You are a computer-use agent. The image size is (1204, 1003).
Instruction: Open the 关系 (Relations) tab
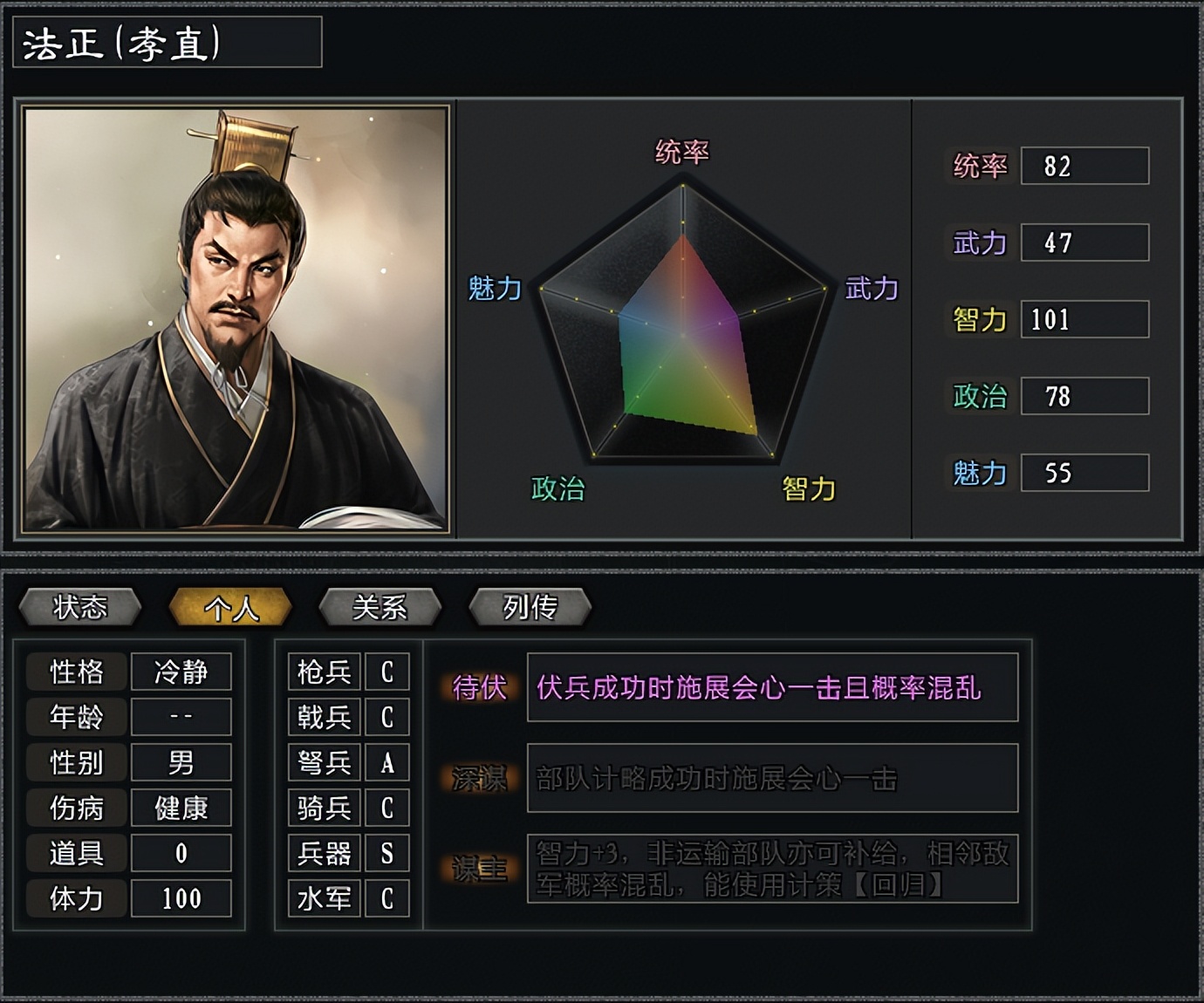click(381, 606)
